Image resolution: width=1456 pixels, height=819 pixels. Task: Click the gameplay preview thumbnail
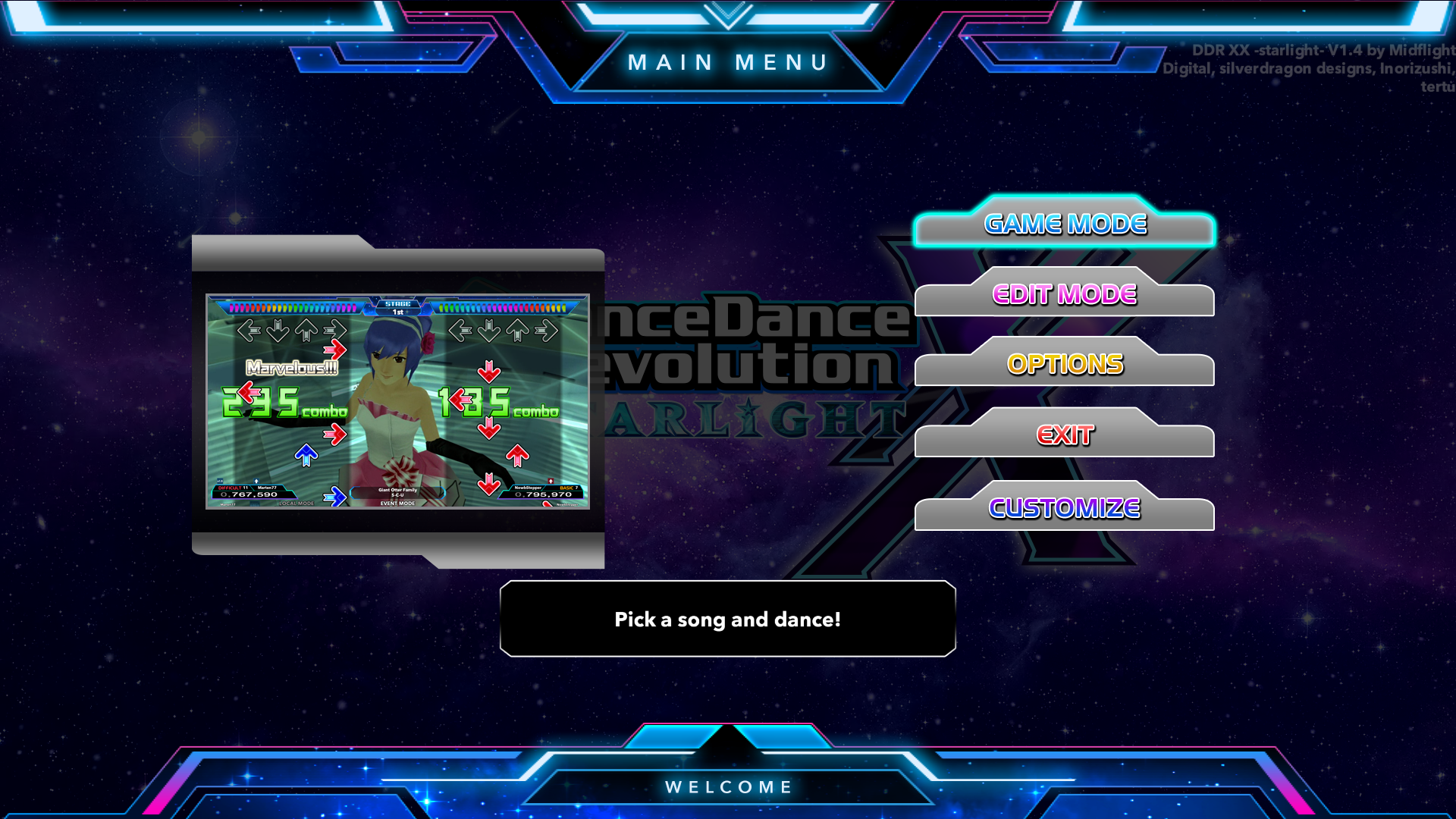pos(397,401)
